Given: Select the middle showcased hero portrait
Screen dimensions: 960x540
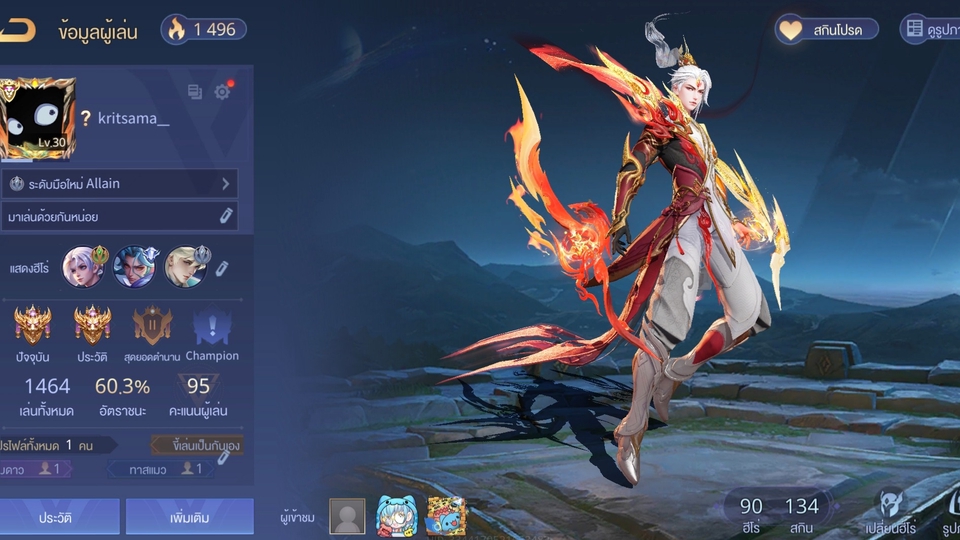Looking at the screenshot, I should 133,267.
